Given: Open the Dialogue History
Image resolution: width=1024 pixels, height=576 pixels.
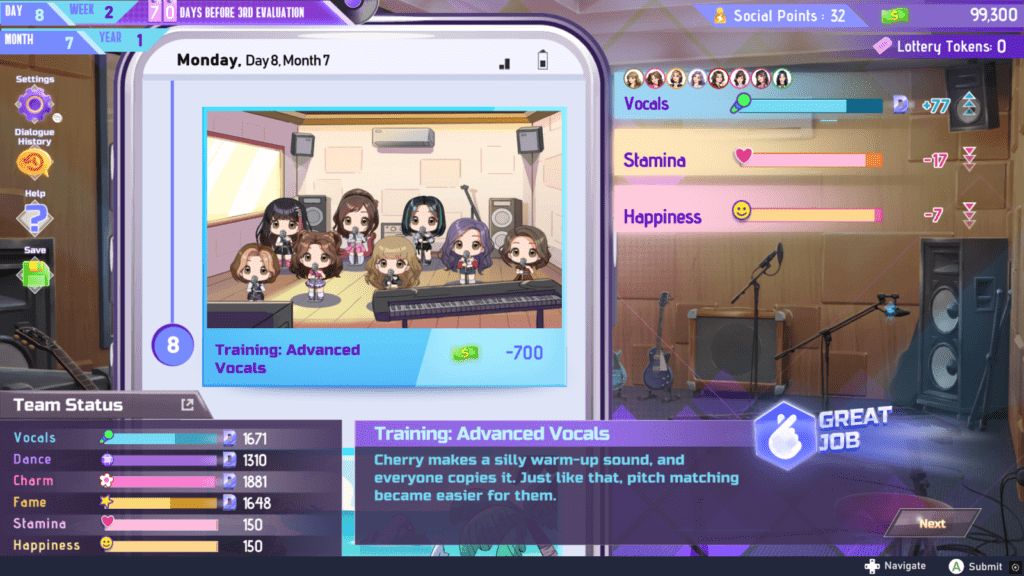Looking at the screenshot, I should 34,162.
